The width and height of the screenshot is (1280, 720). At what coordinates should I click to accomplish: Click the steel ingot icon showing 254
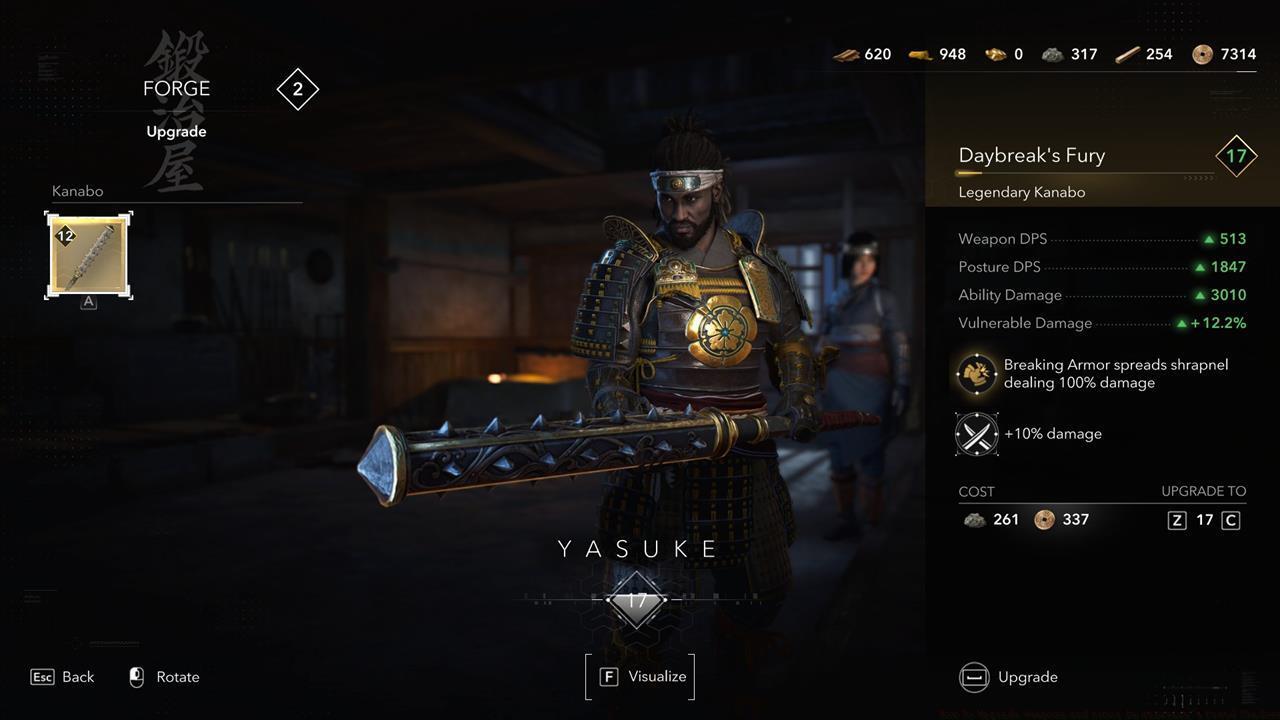pos(1127,54)
